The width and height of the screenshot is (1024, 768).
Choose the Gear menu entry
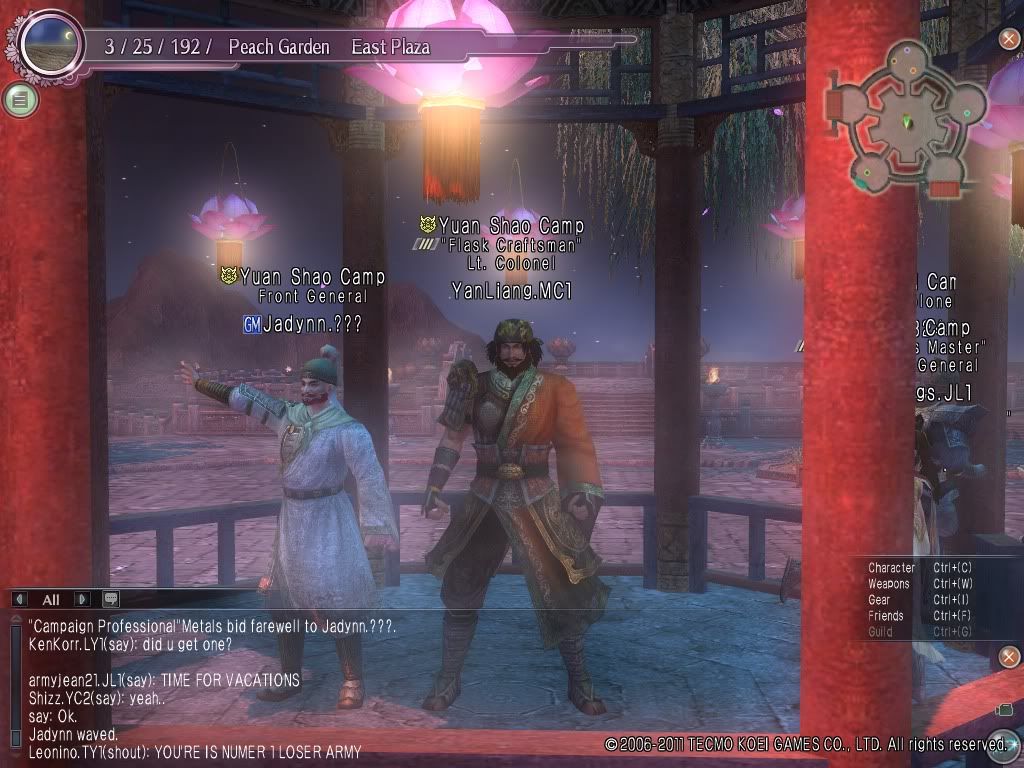(879, 600)
